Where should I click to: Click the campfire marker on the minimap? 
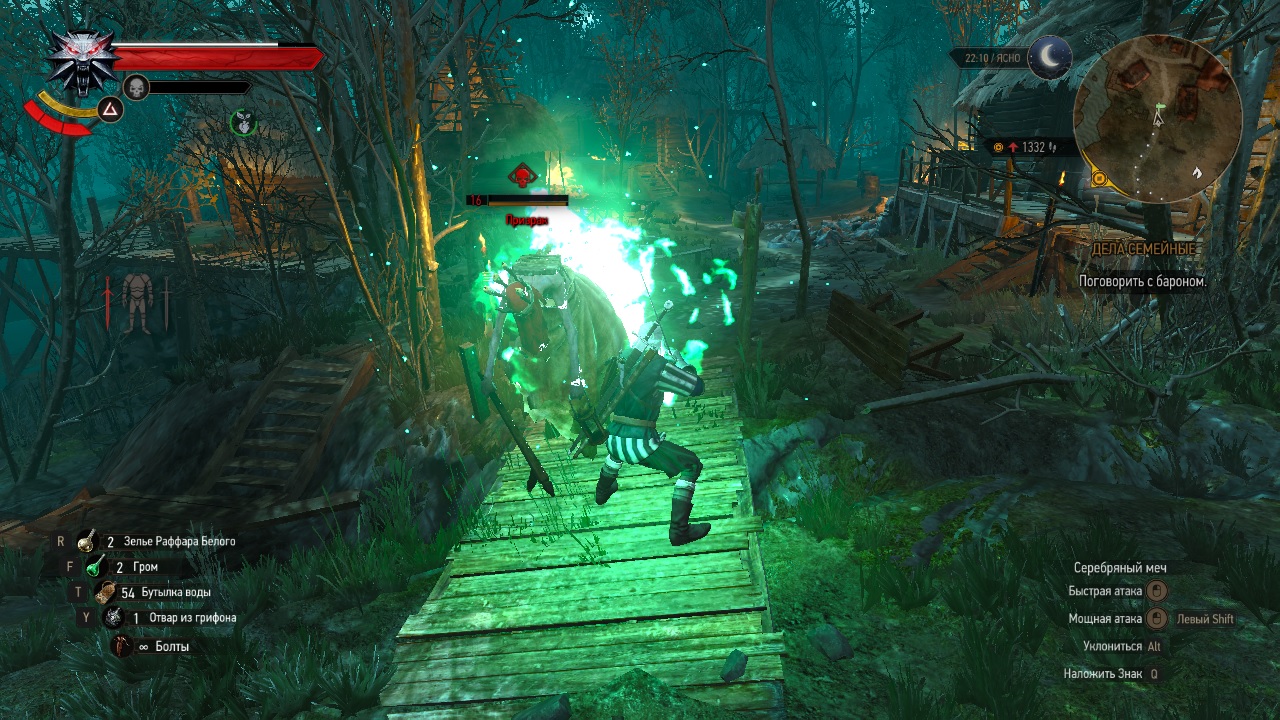(x=1196, y=172)
